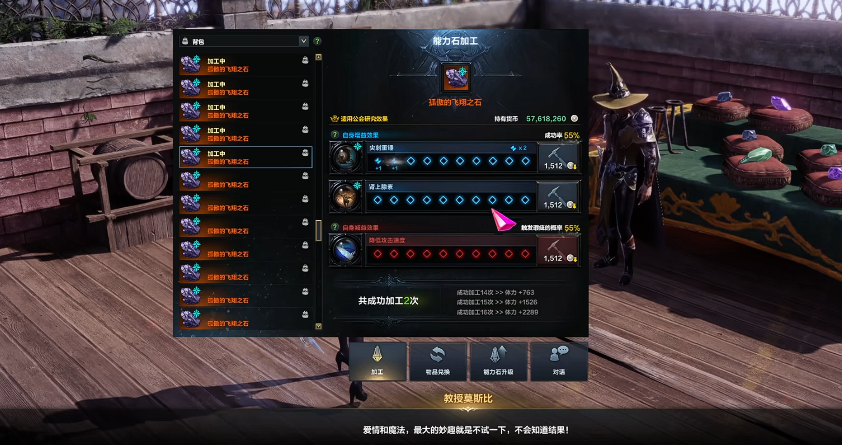The height and width of the screenshot is (445, 842).
Task: Click the first engraving's round skill icon
Action: (345, 156)
